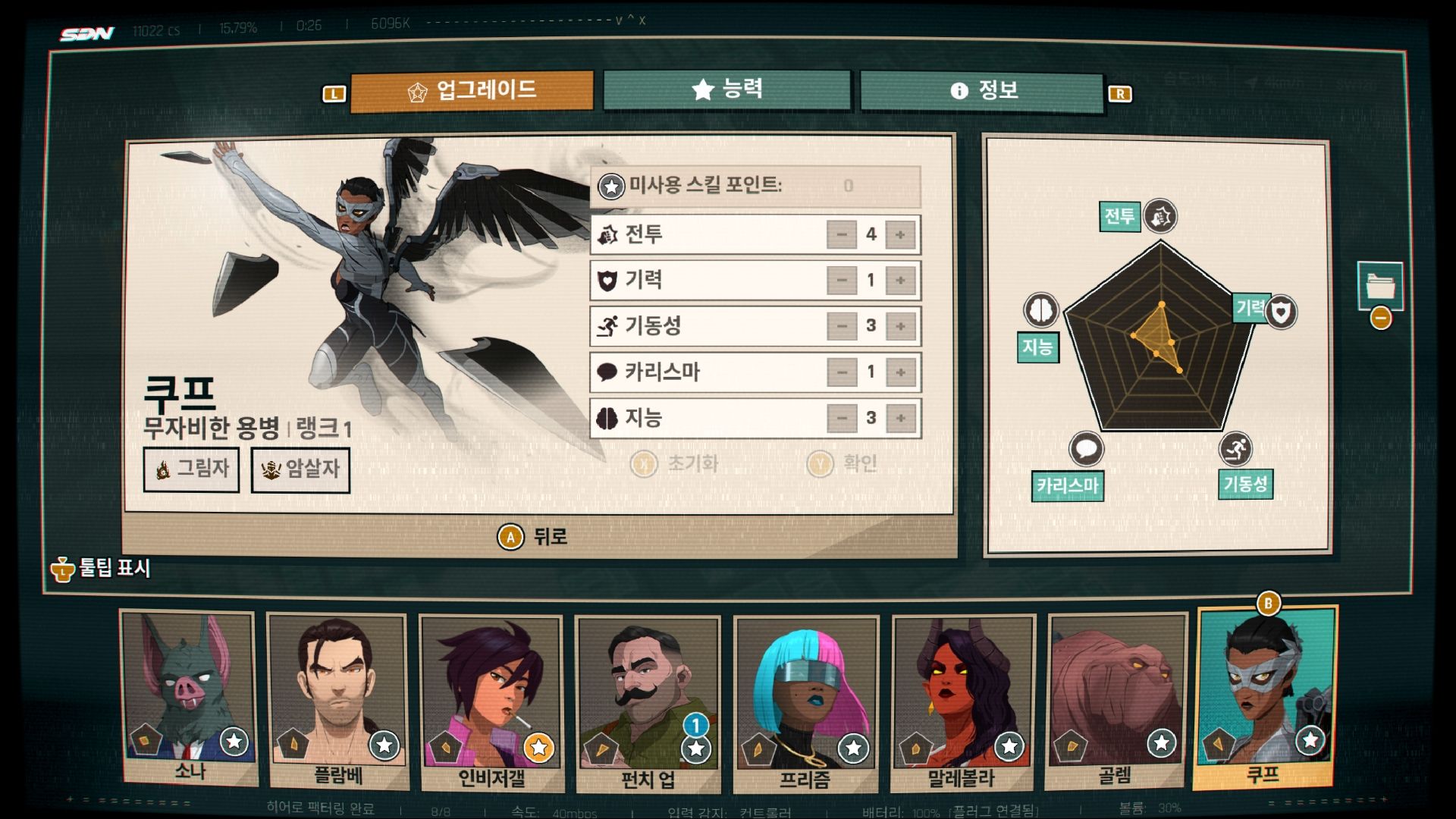
Task: Select 펀치 업 hero card
Action: [x=647, y=704]
